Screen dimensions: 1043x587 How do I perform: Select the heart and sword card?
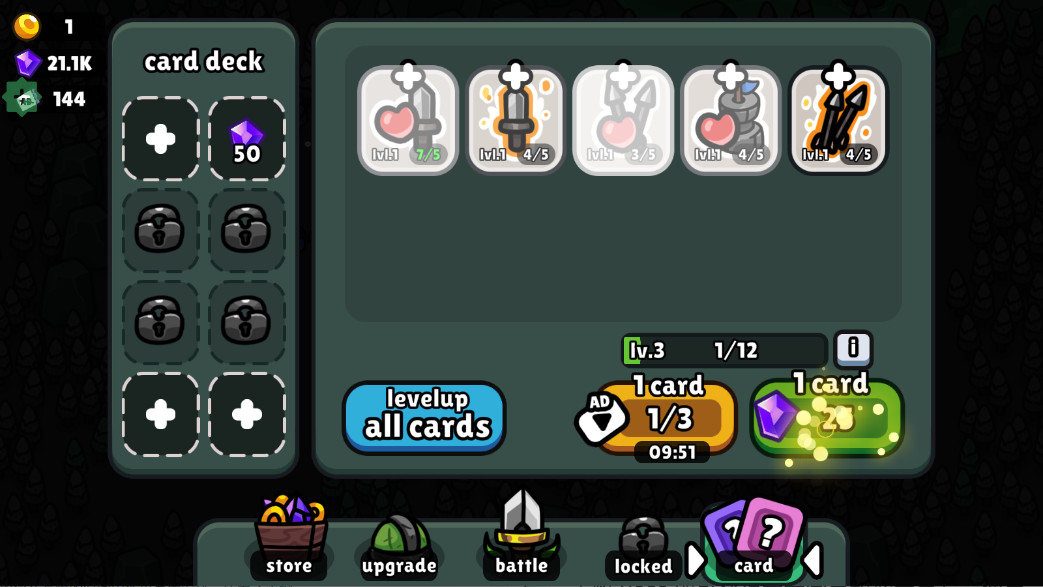[x=408, y=120]
